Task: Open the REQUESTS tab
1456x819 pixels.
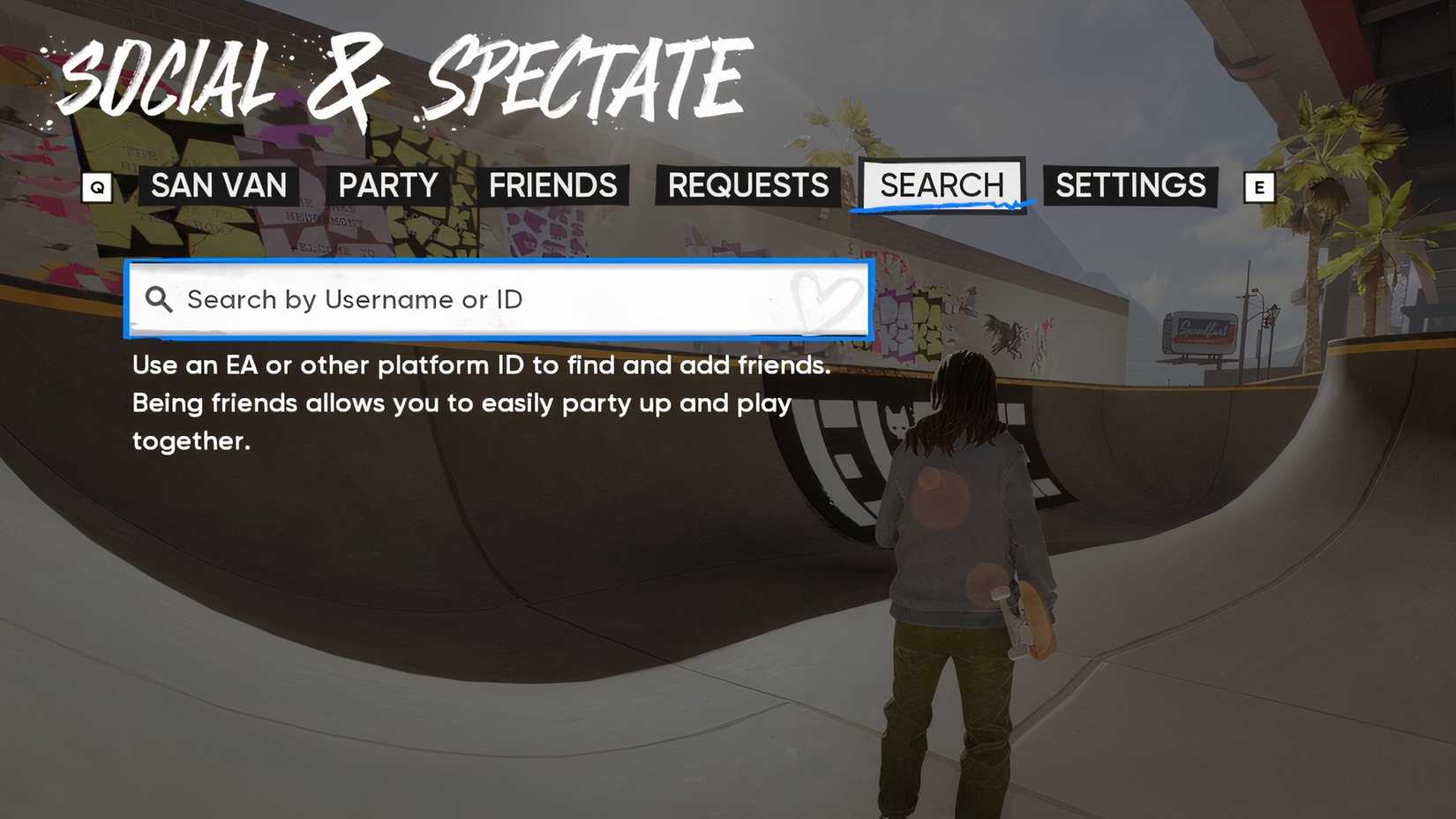Action: (747, 186)
